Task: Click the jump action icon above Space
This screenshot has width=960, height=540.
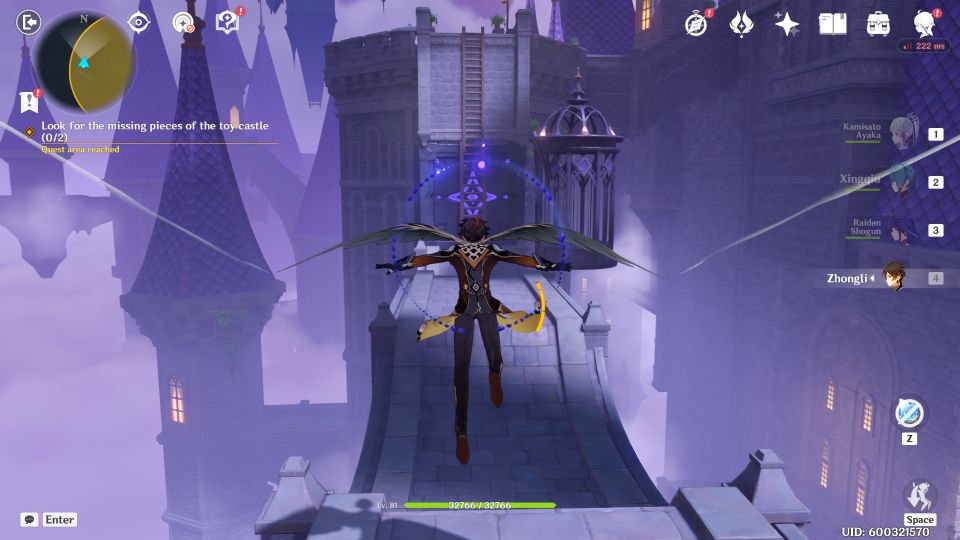Action: pos(919,494)
